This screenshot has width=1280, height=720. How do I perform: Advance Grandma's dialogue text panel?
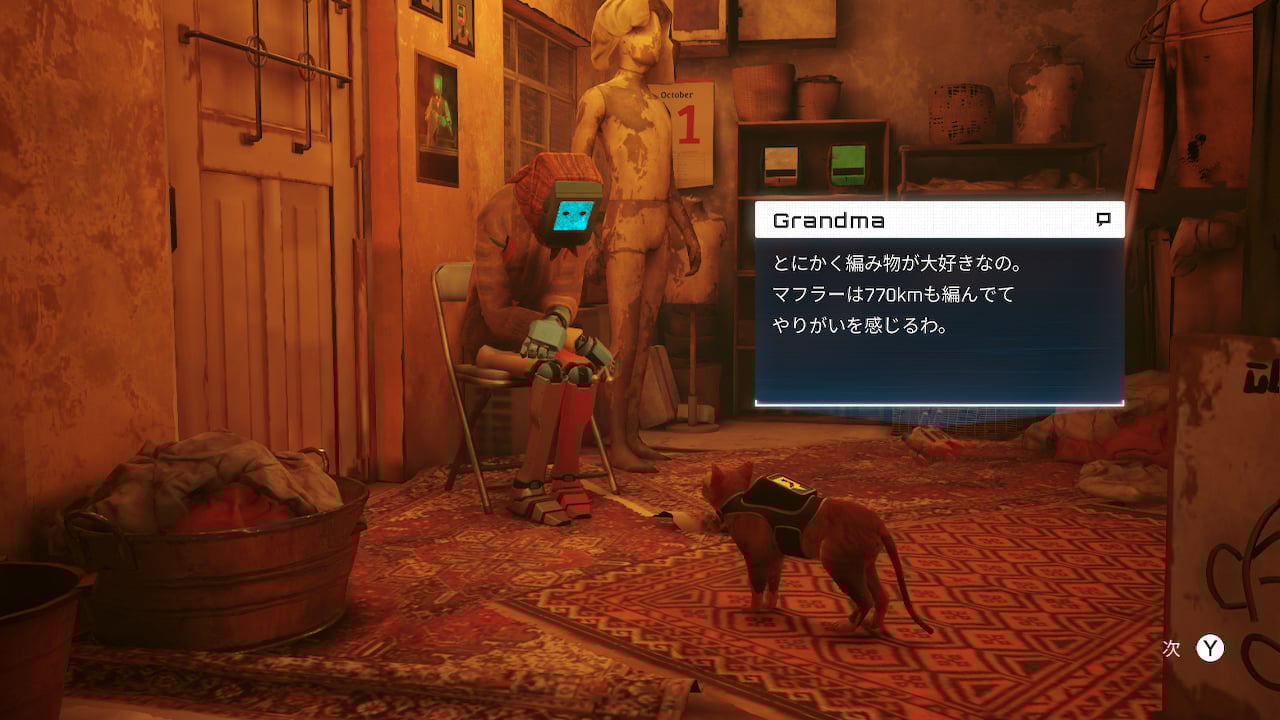click(x=1210, y=648)
